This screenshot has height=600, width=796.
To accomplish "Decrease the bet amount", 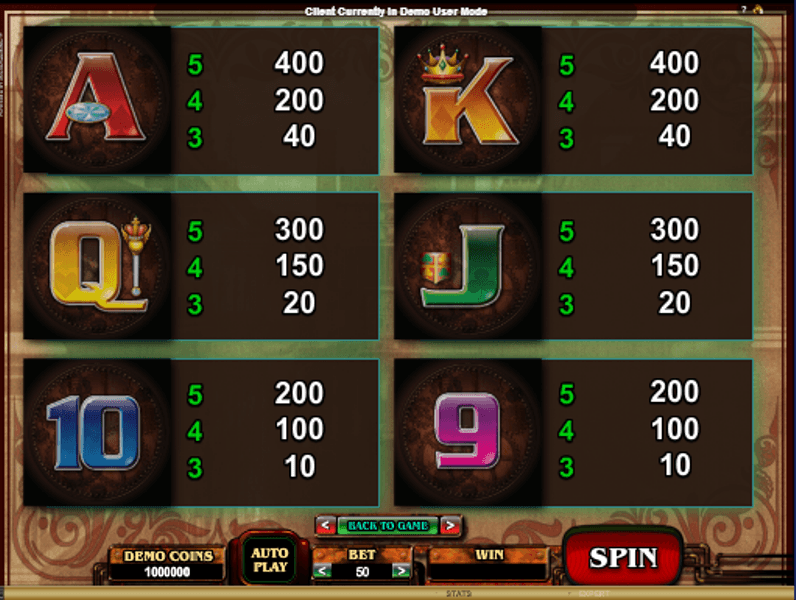I will pyautogui.click(x=322, y=571).
